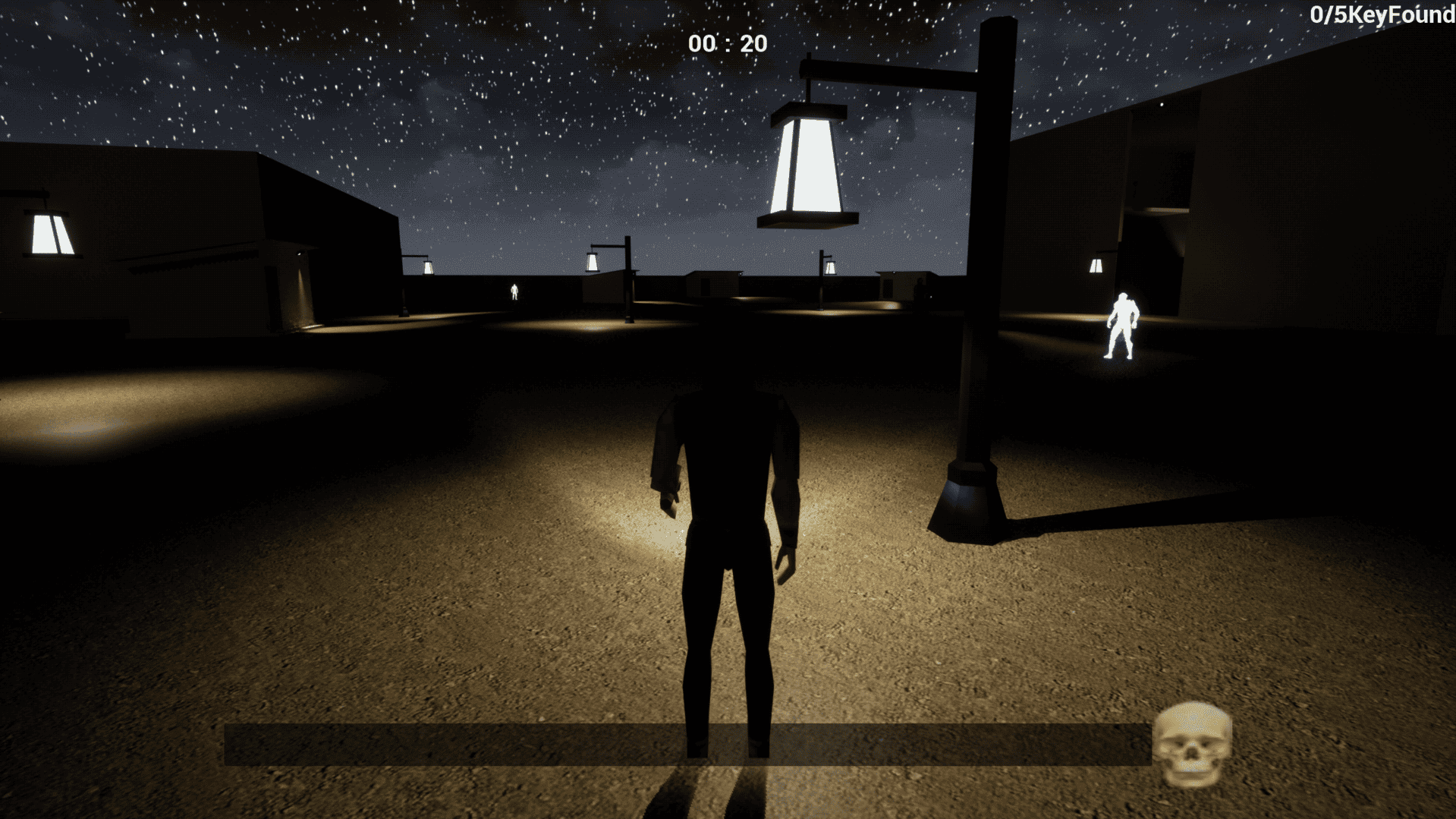1456x819 pixels.
Task: Select the distant white figure in the center street
Action: (x=514, y=292)
